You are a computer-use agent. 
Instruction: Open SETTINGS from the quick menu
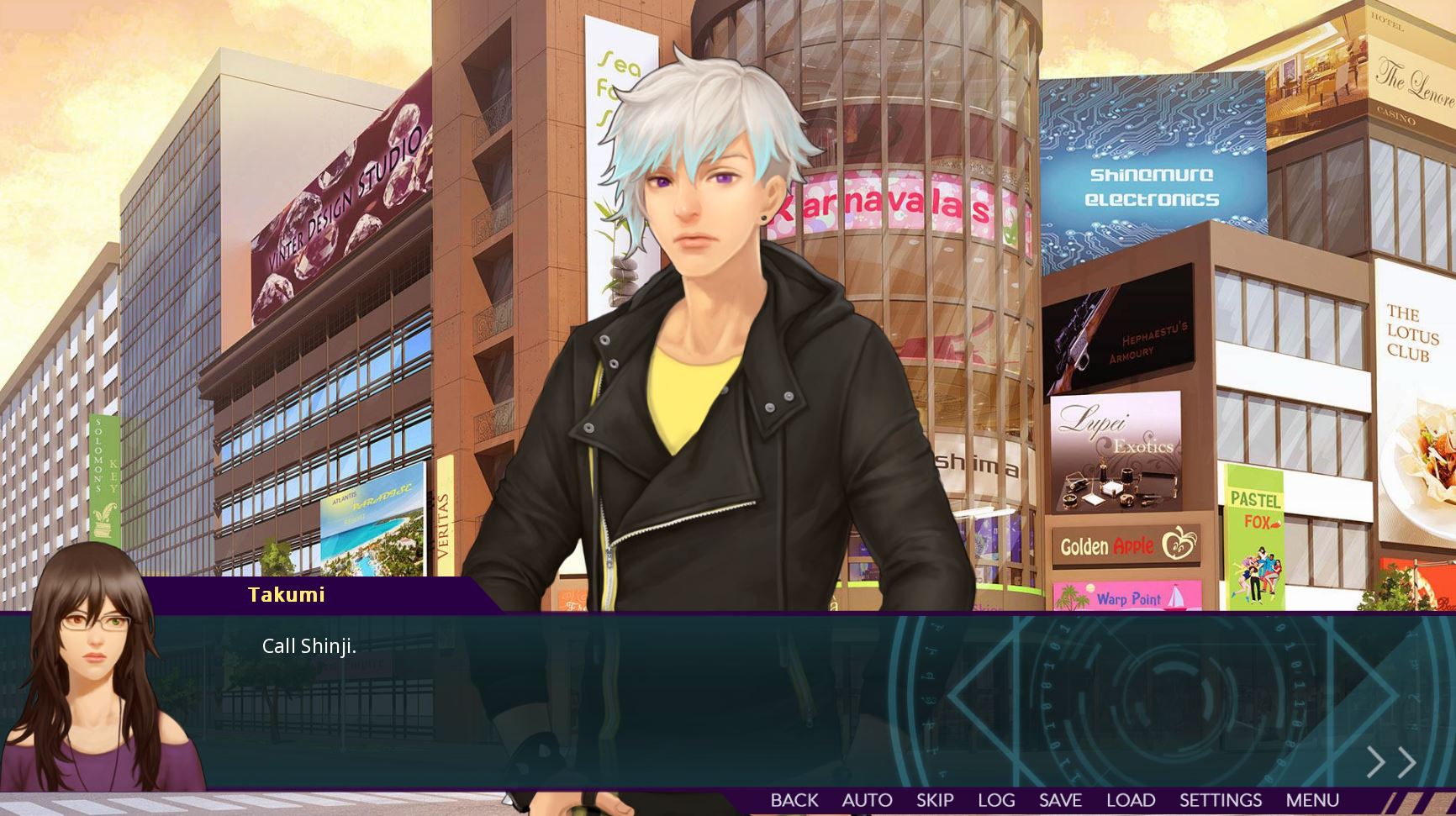pyautogui.click(x=1221, y=799)
